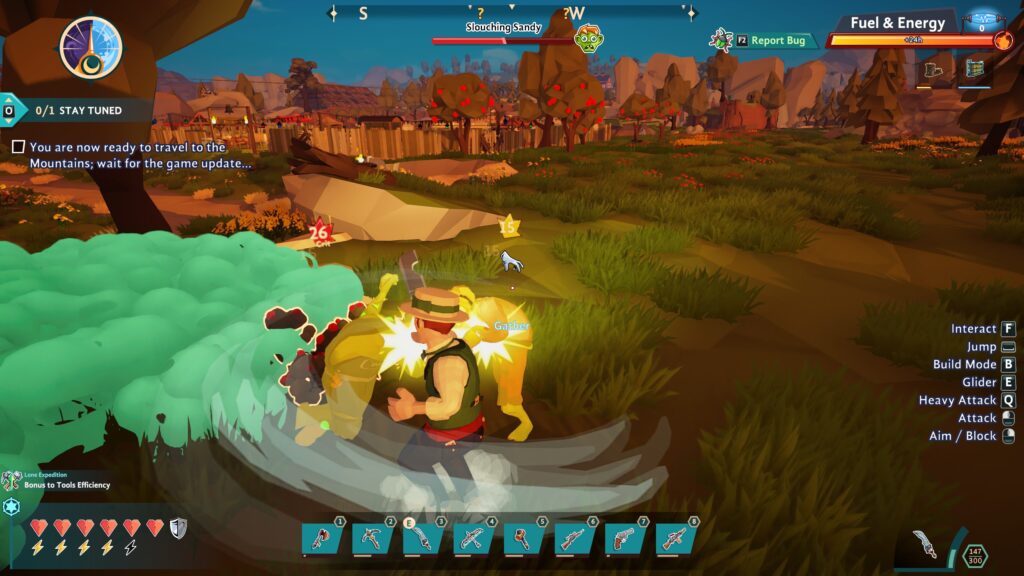Select the Slouching Sandy zombie portrait

[589, 39]
